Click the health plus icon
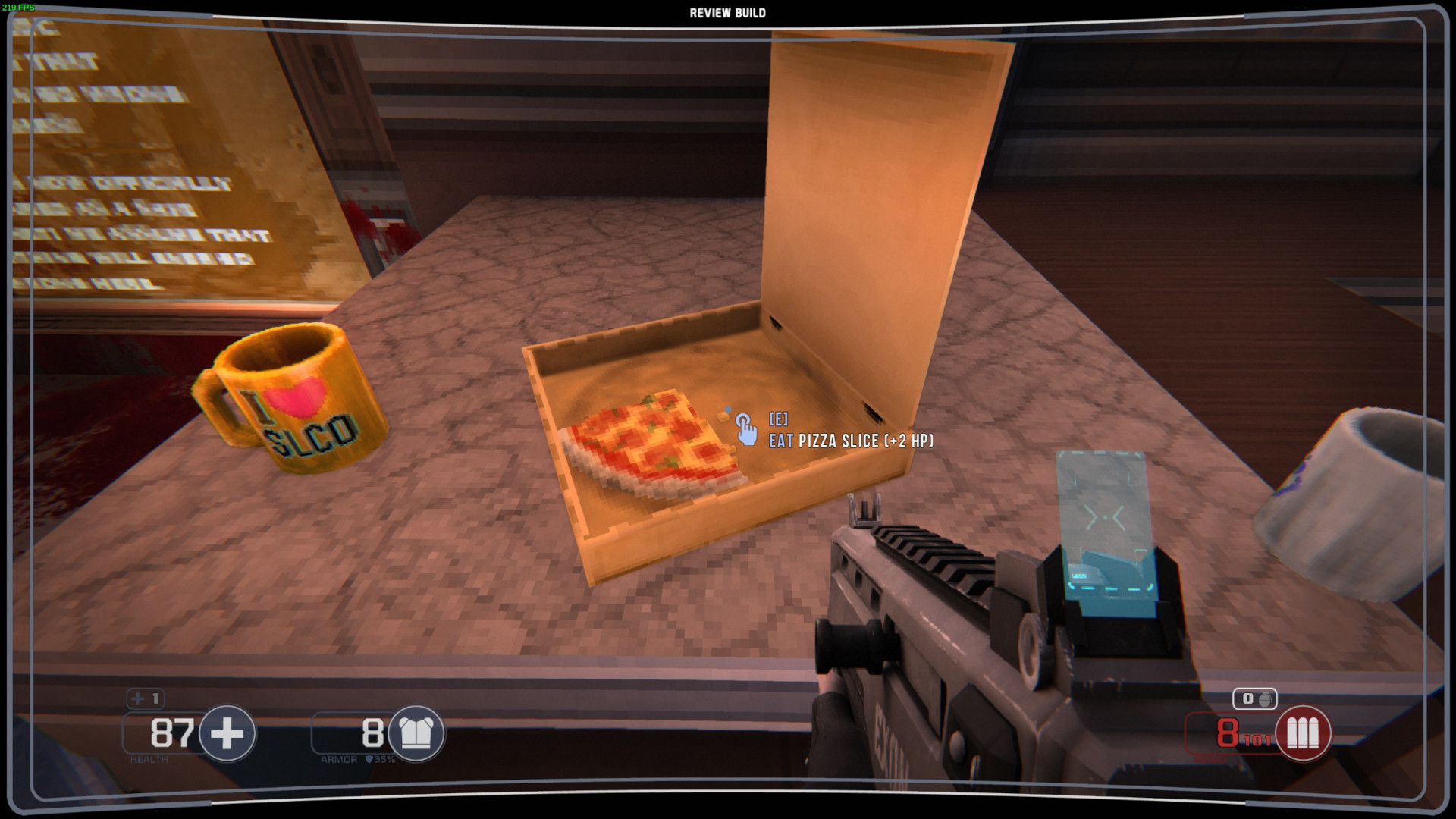 (227, 733)
